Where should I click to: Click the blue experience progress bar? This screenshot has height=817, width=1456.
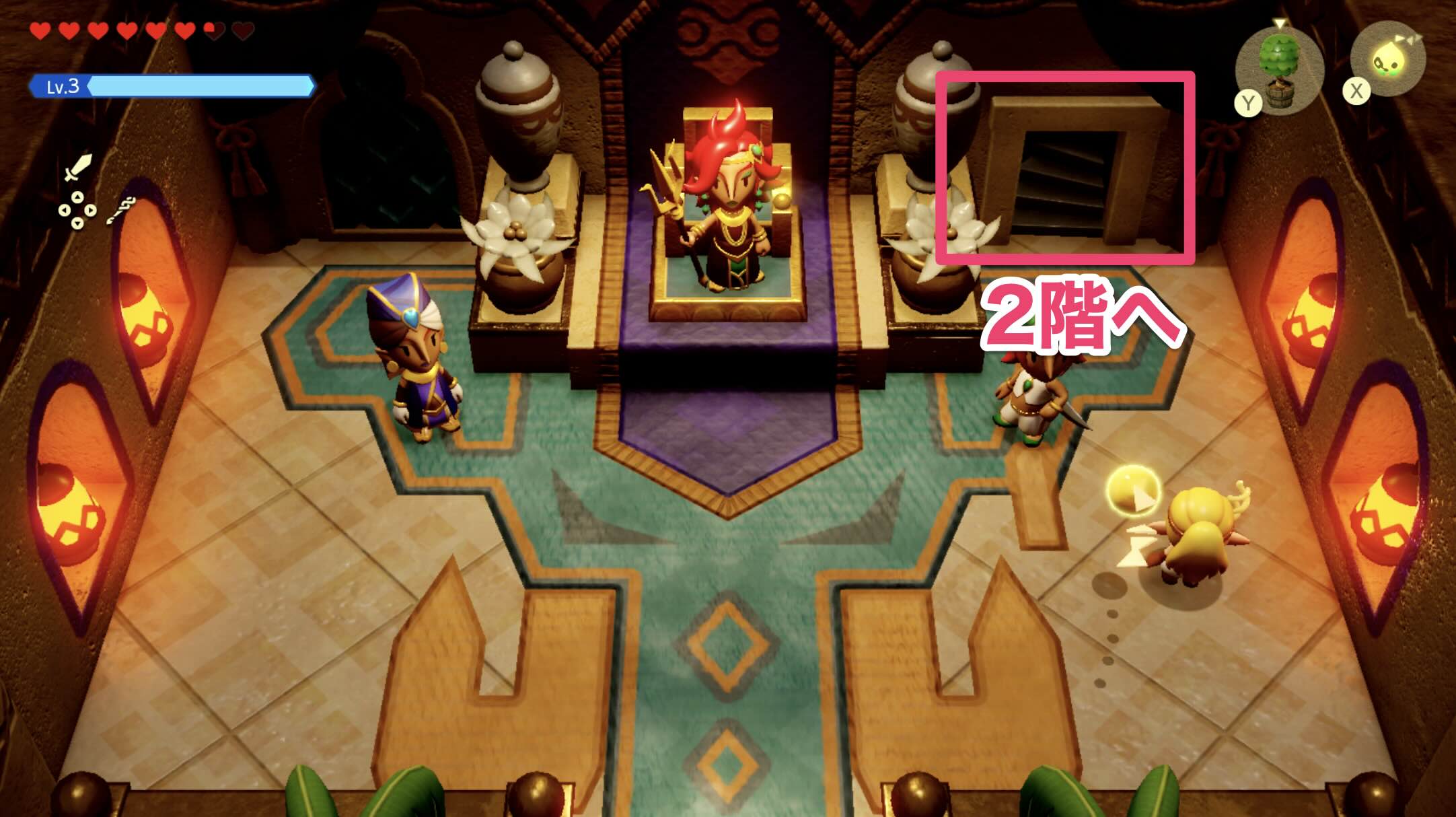pos(195,86)
